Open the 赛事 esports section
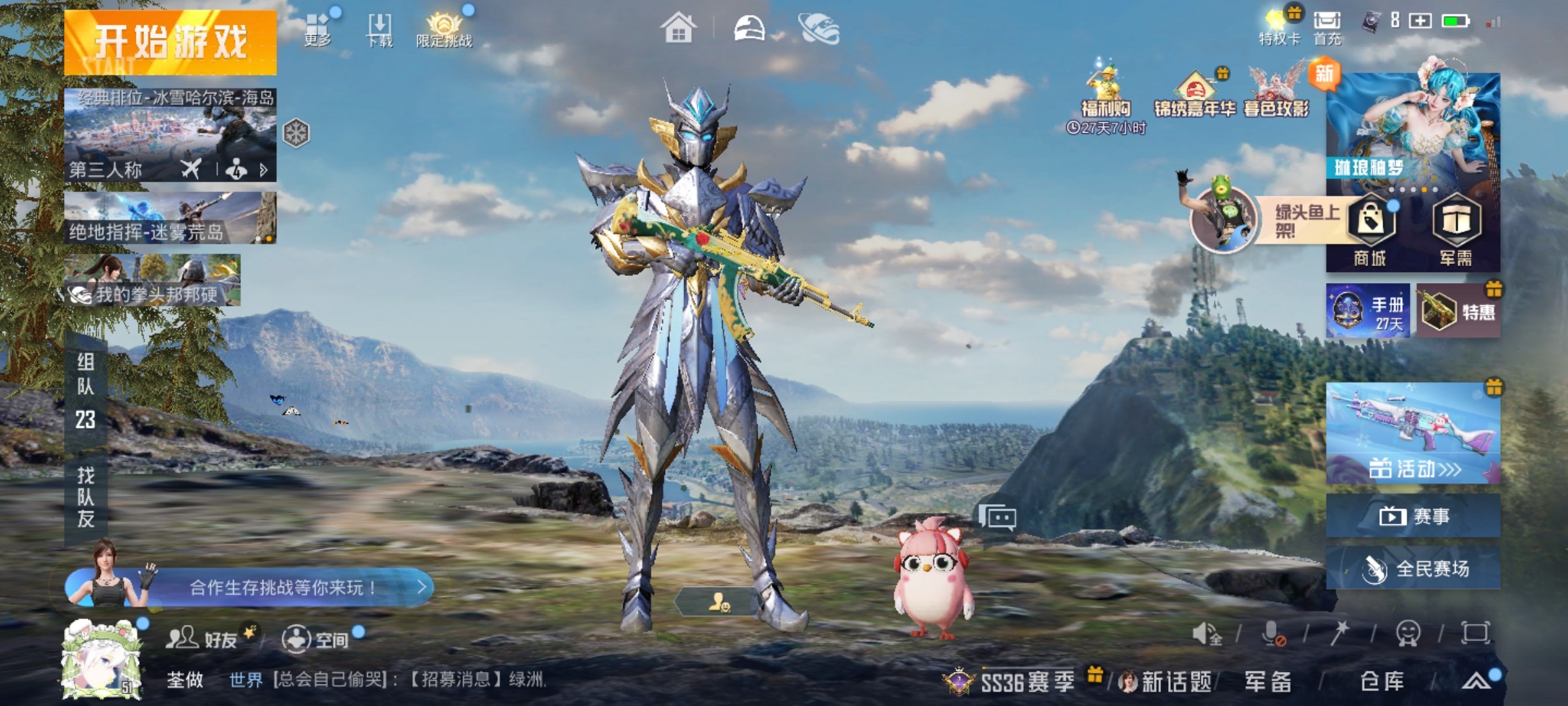Image resolution: width=1568 pixels, height=706 pixels. (1413, 516)
